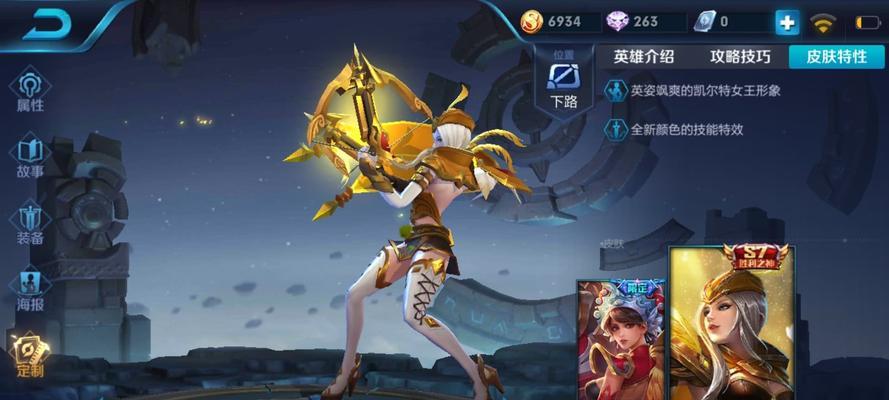Open the 属性 attributes panel
Screen dimensions: 889x400
[30, 91]
